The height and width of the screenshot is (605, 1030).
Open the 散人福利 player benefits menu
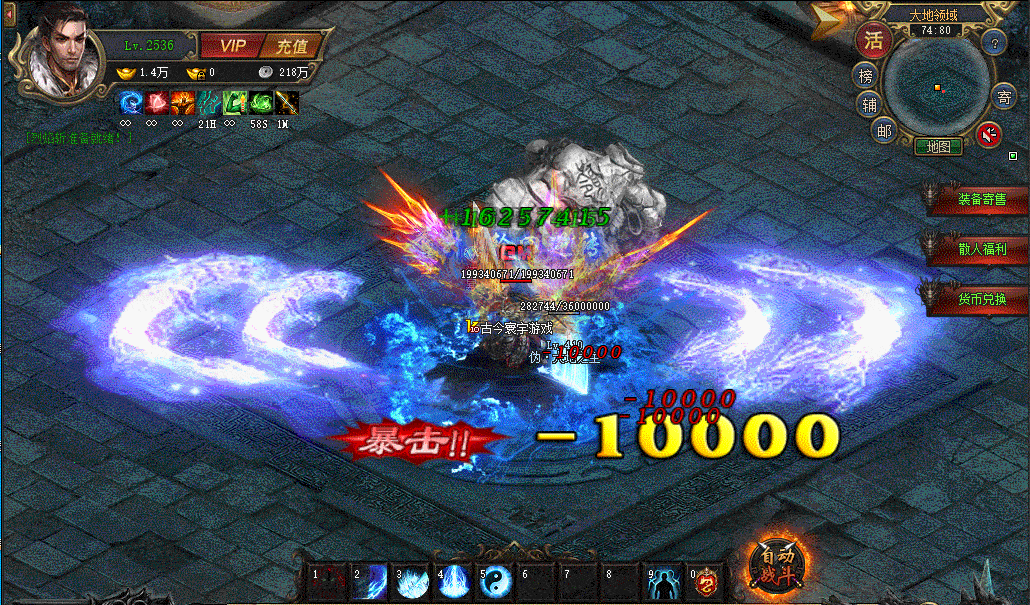[980, 248]
